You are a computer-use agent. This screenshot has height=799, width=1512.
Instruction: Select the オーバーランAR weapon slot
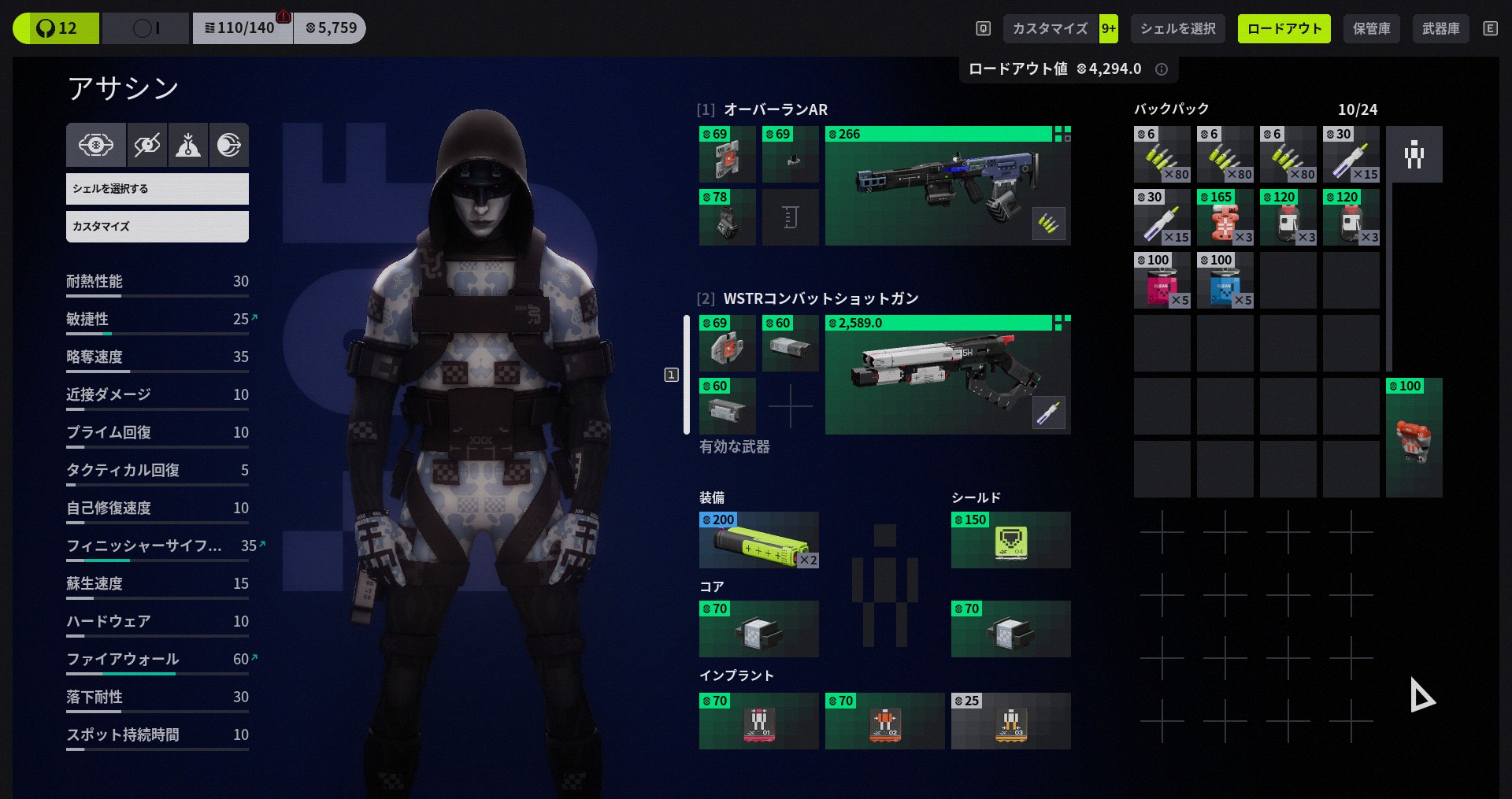coord(947,186)
